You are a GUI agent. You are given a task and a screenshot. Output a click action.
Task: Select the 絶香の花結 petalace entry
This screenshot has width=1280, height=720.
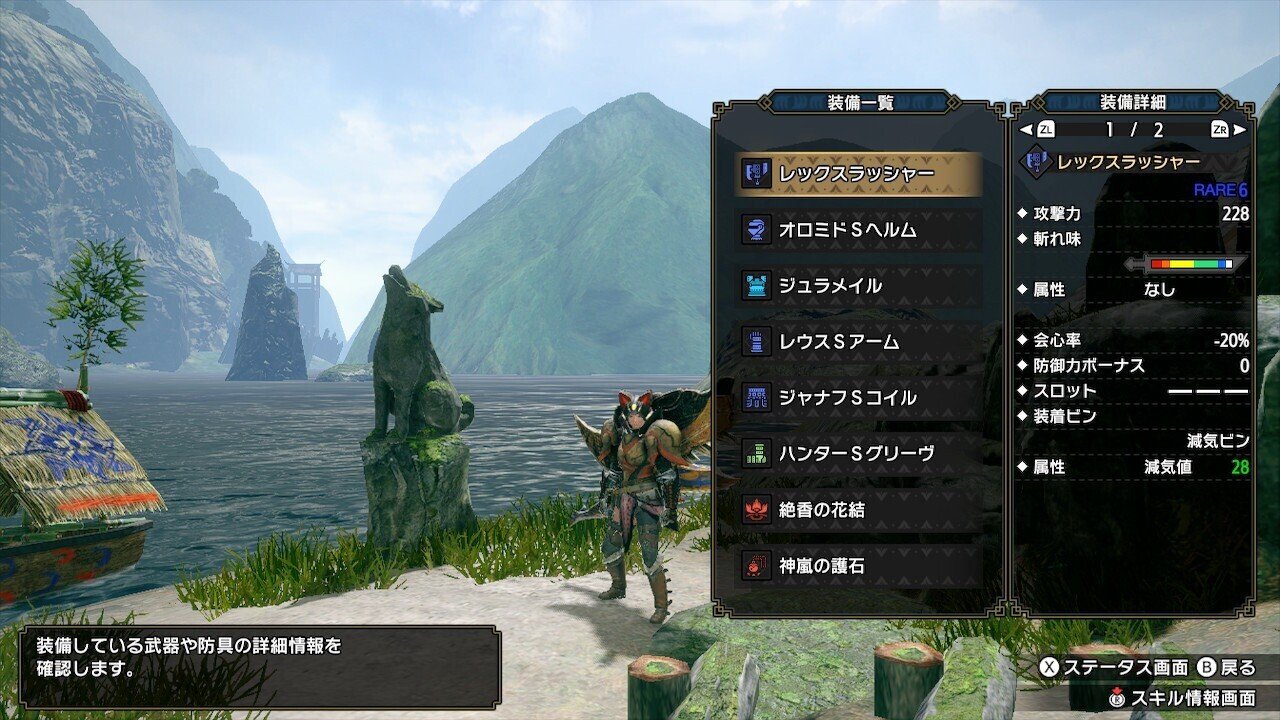click(x=858, y=510)
